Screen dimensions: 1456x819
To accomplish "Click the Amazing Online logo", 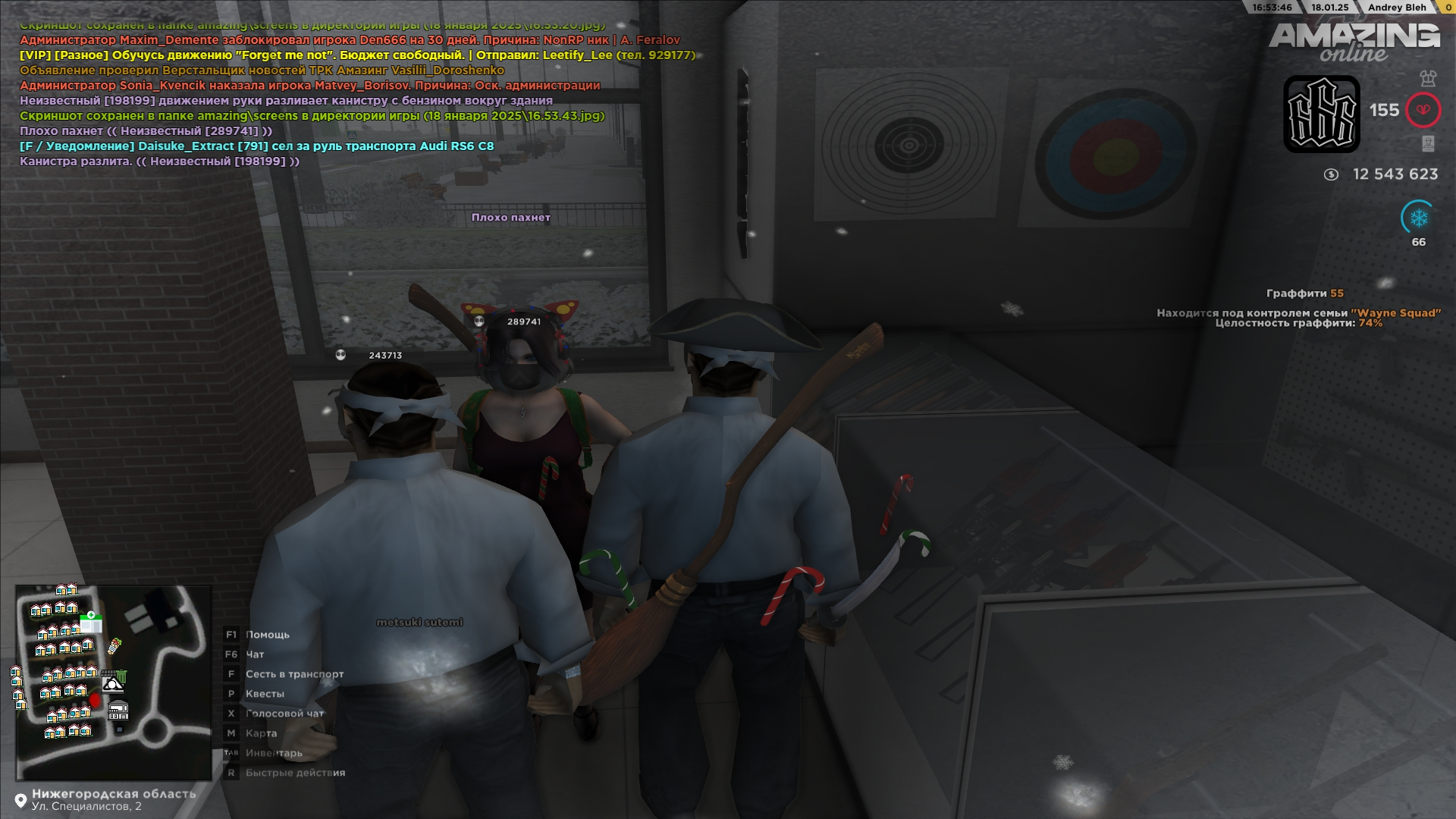I will coord(1354,42).
